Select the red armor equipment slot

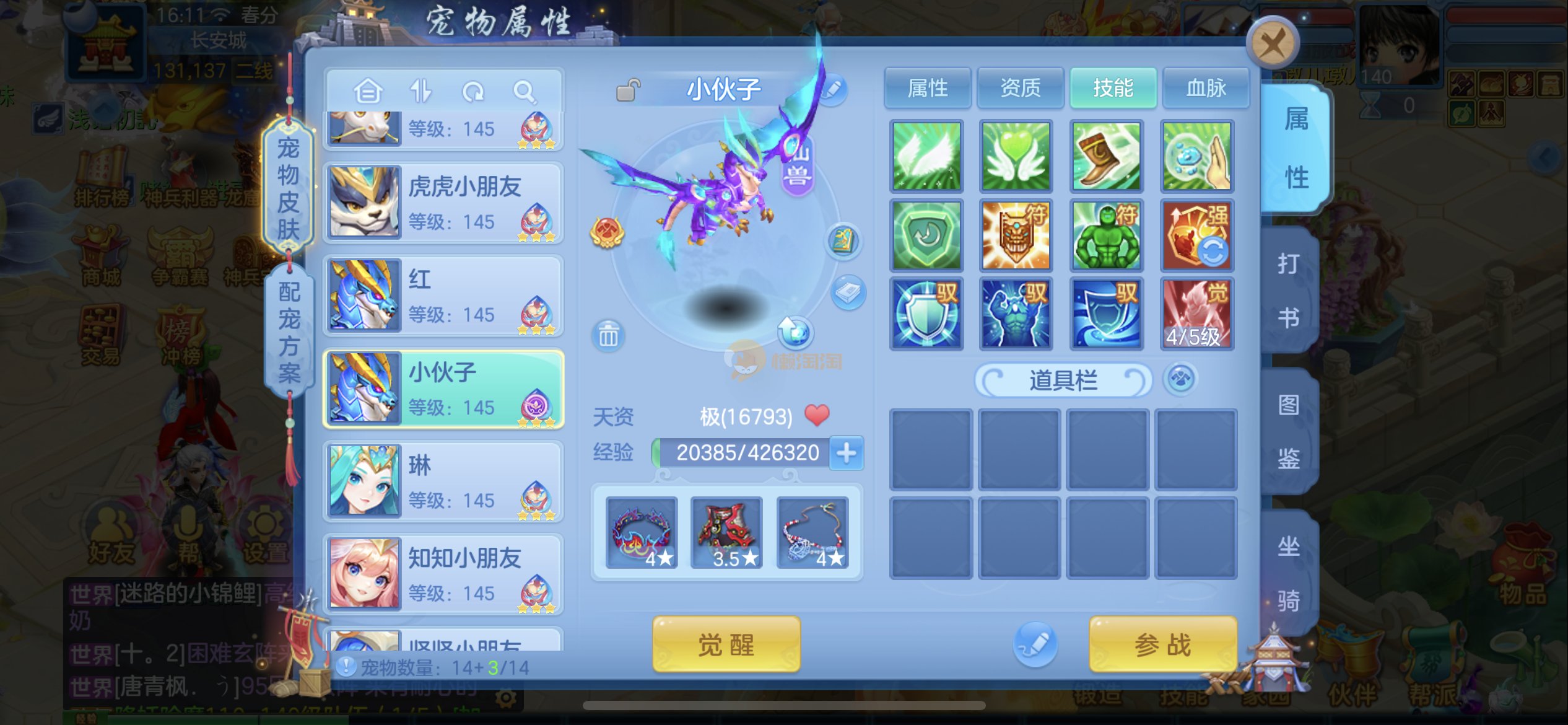726,532
